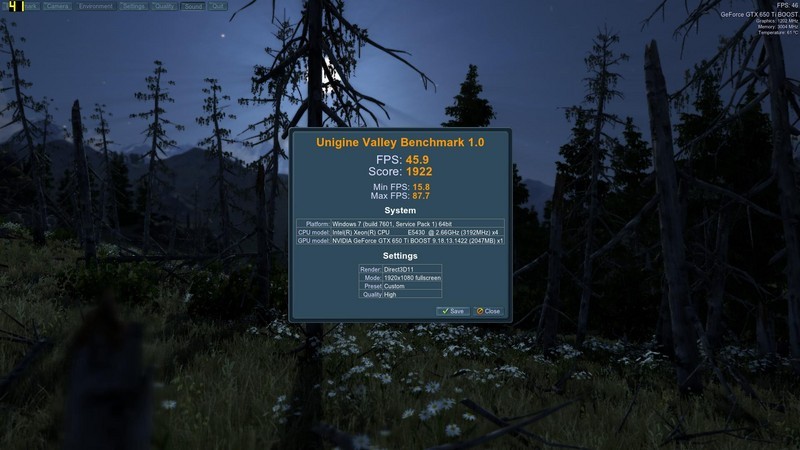Toggle the Sound button

click(x=192, y=6)
